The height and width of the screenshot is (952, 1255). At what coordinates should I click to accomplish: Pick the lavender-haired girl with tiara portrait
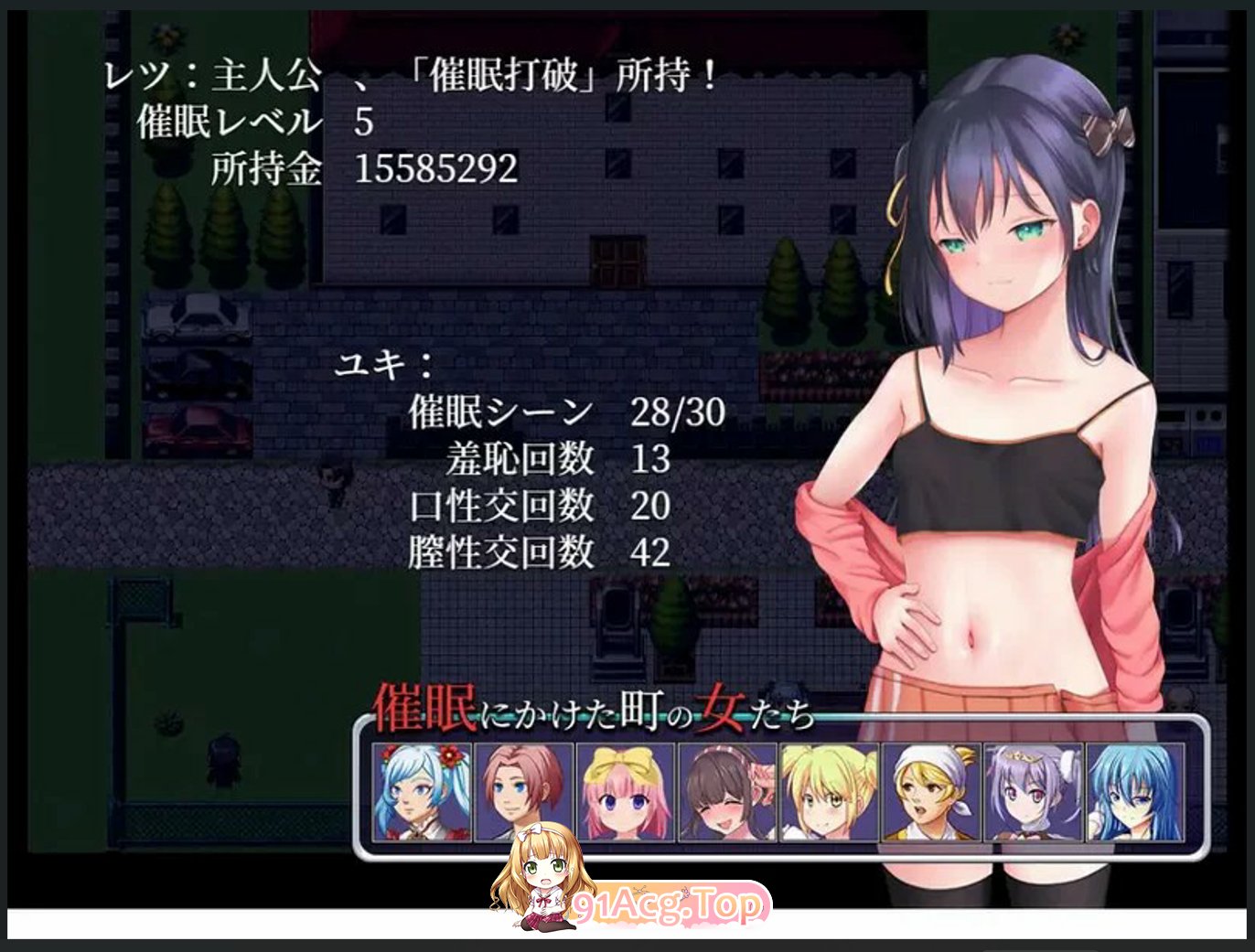tap(1033, 792)
